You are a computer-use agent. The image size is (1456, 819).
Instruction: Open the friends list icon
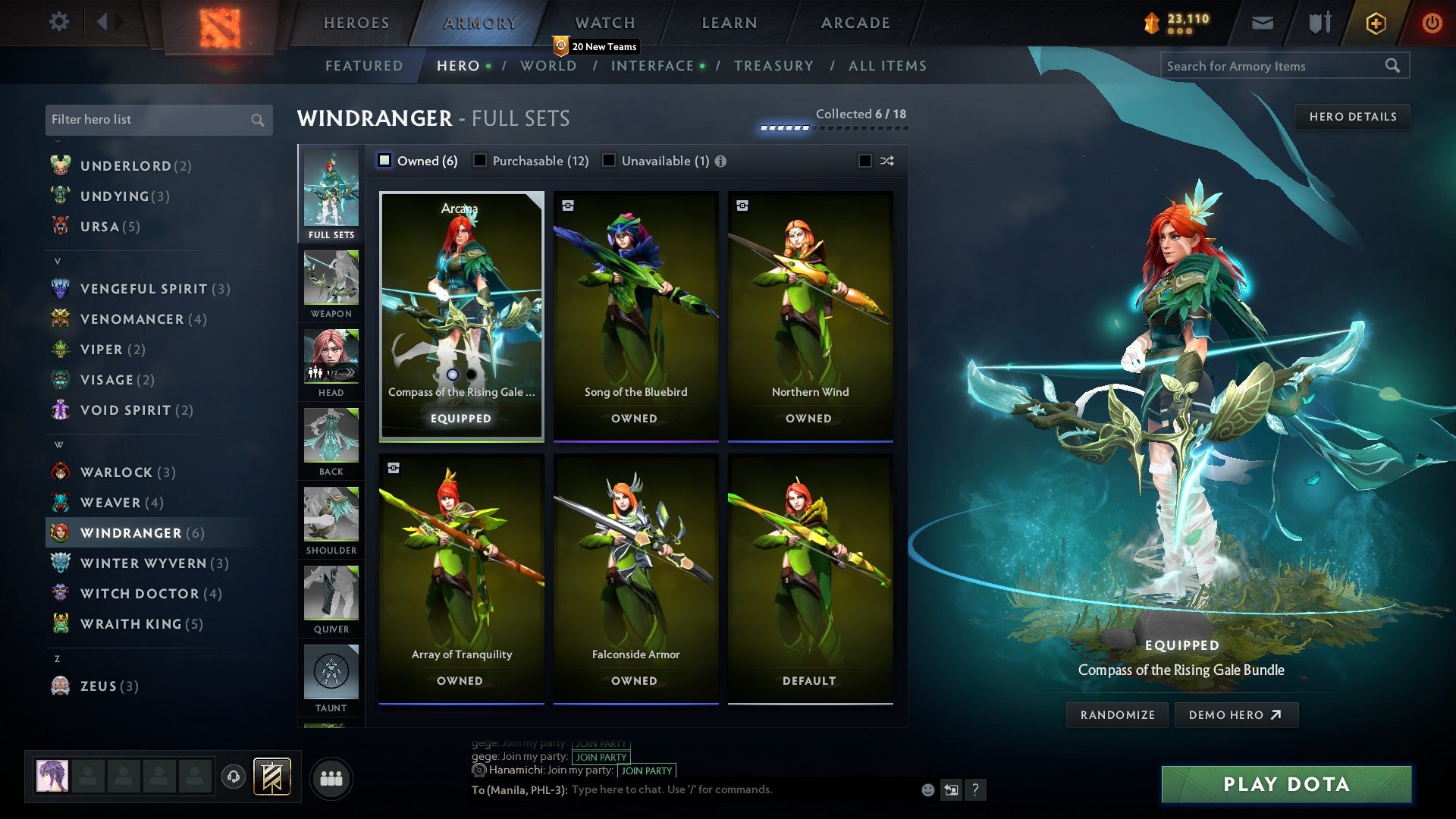(x=331, y=777)
